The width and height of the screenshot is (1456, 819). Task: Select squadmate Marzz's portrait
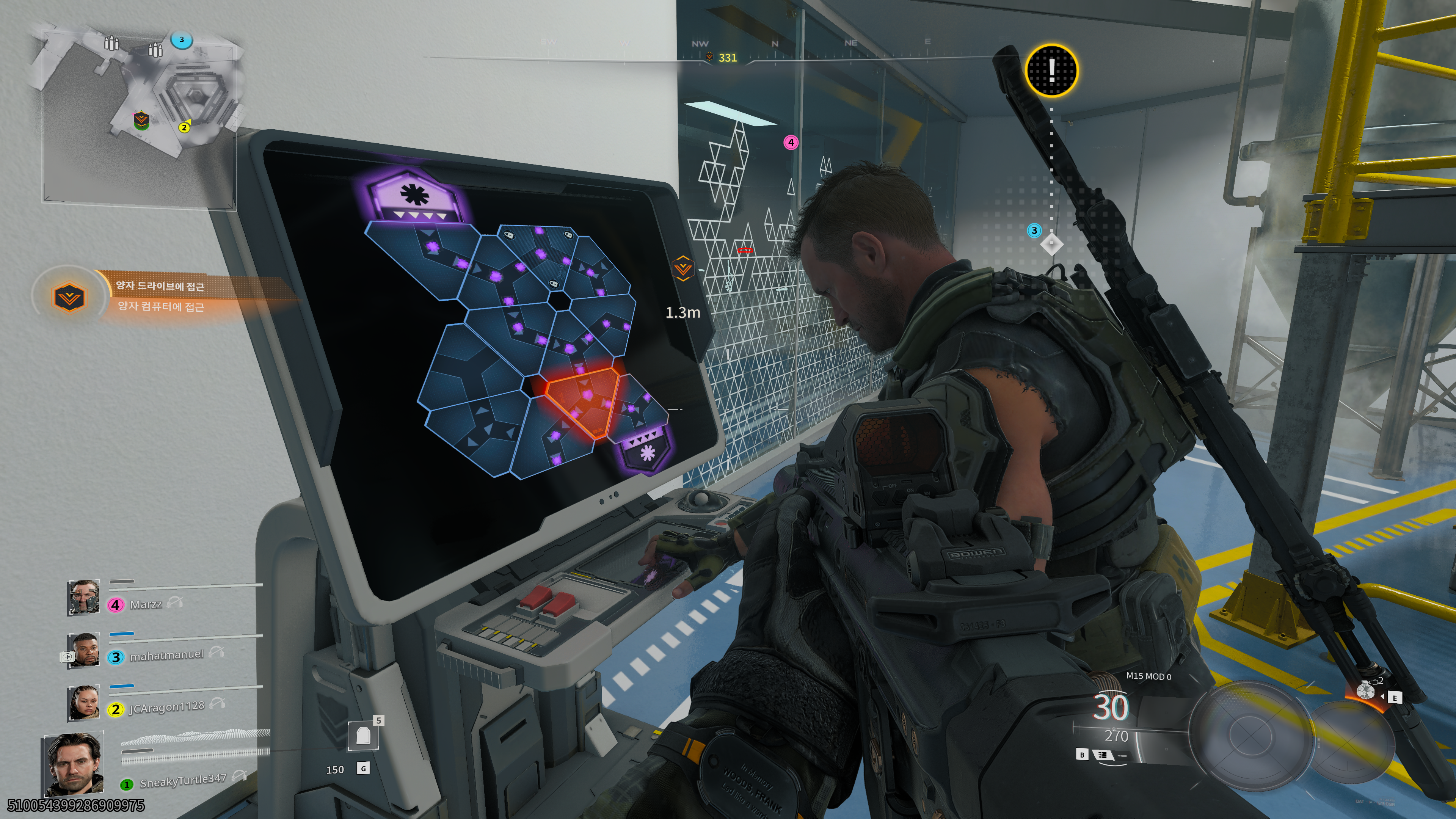pyautogui.click(x=84, y=597)
